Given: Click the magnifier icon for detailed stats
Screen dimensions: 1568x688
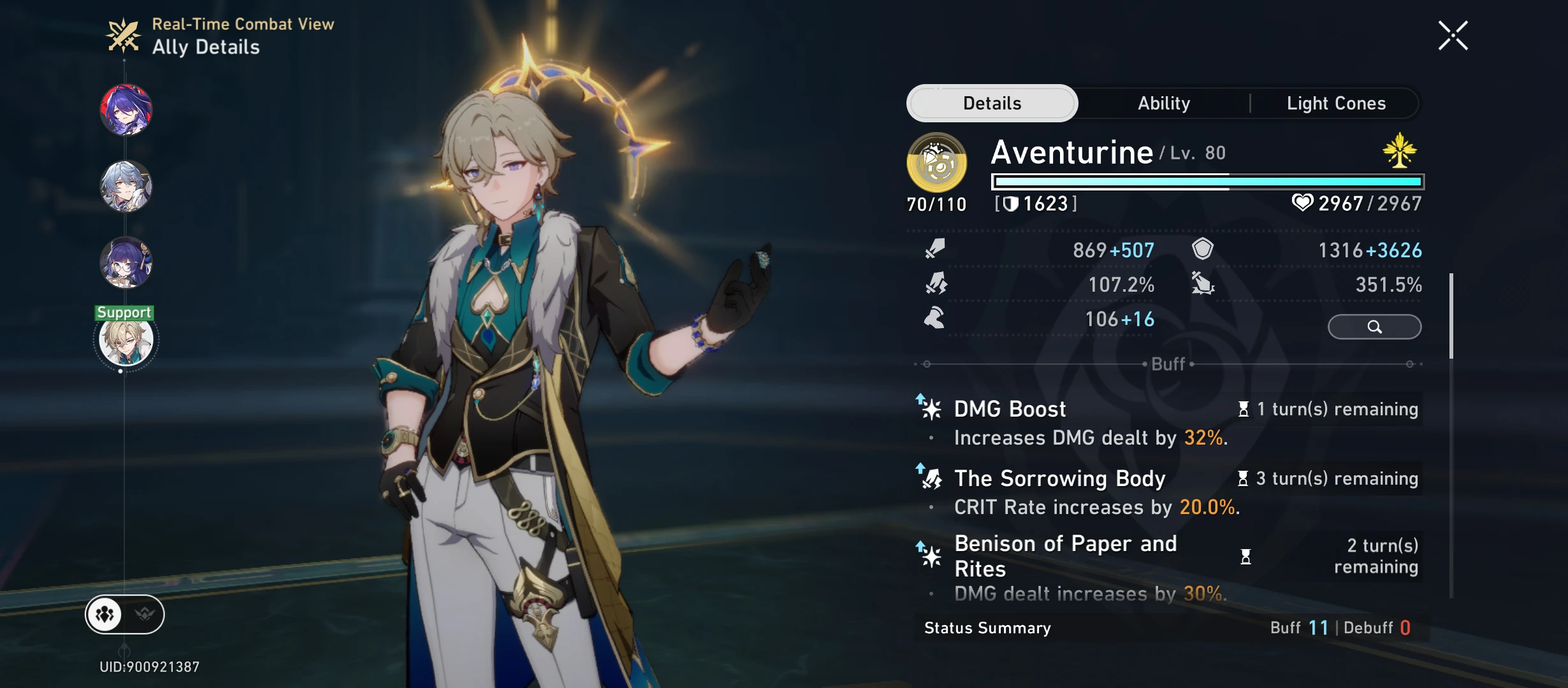Looking at the screenshot, I should click(x=1374, y=326).
